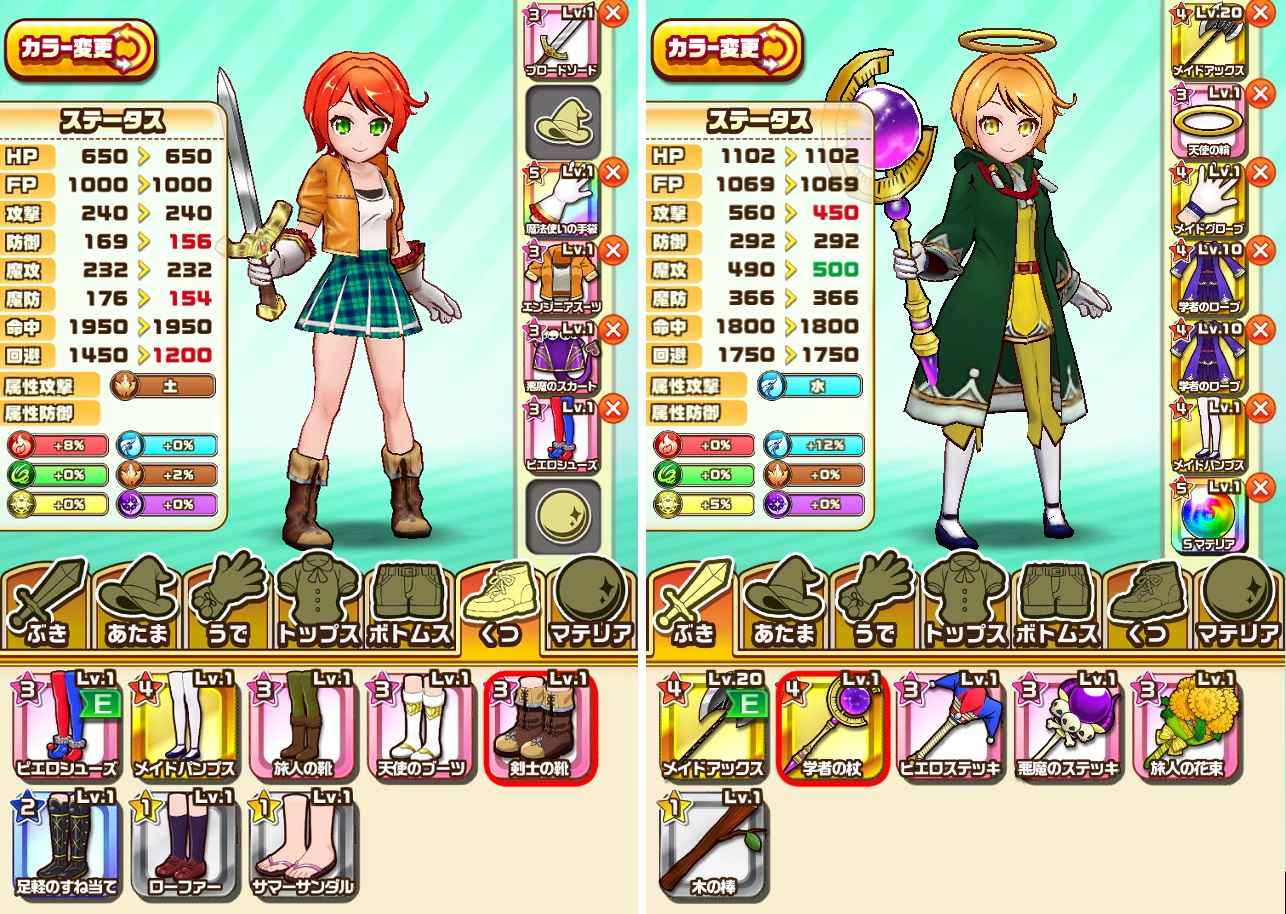The image size is (1286, 914).
Task: Open the equipped ブロードソード weapon slot
Action: coord(561,40)
